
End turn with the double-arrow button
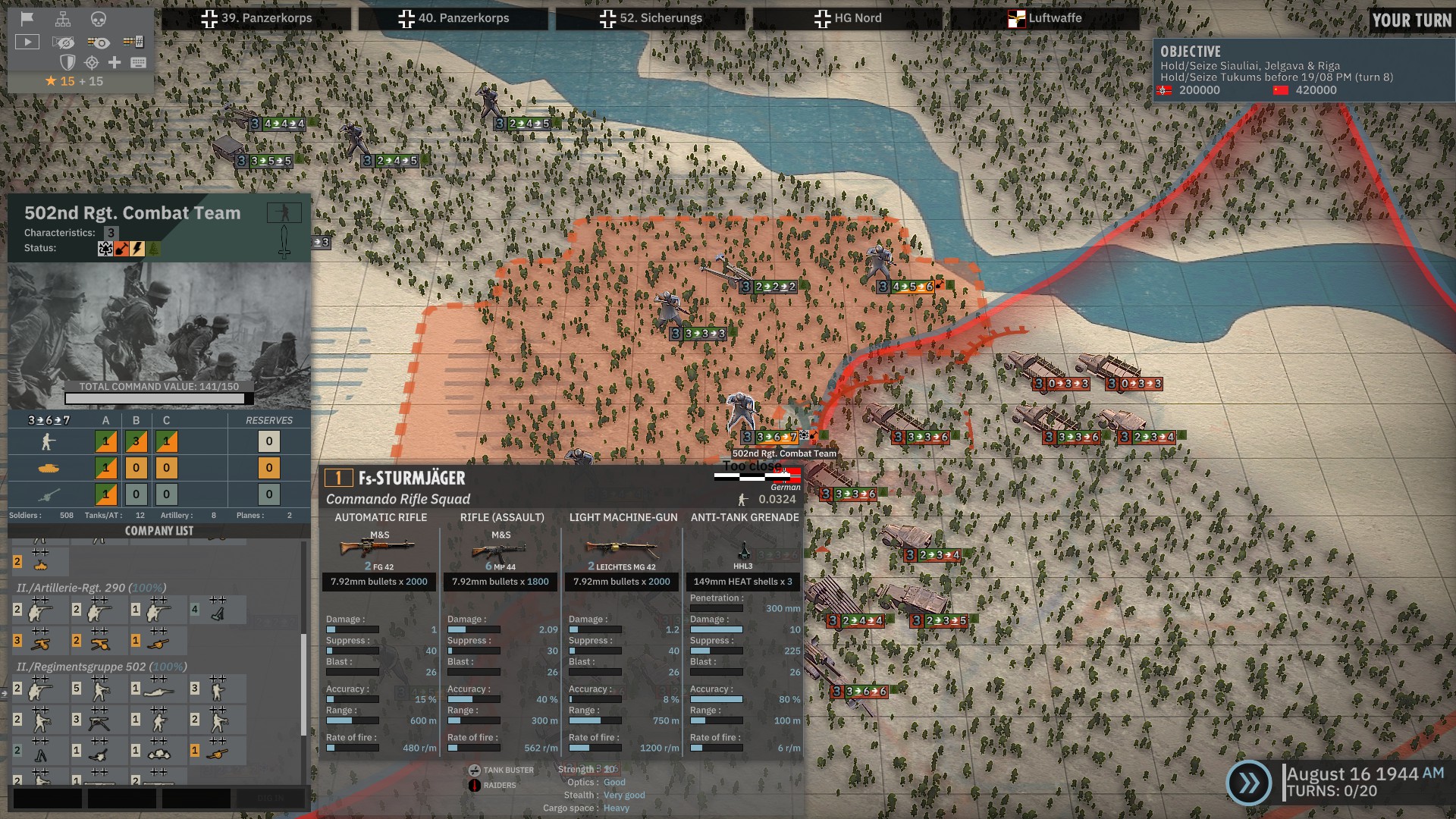1248,783
